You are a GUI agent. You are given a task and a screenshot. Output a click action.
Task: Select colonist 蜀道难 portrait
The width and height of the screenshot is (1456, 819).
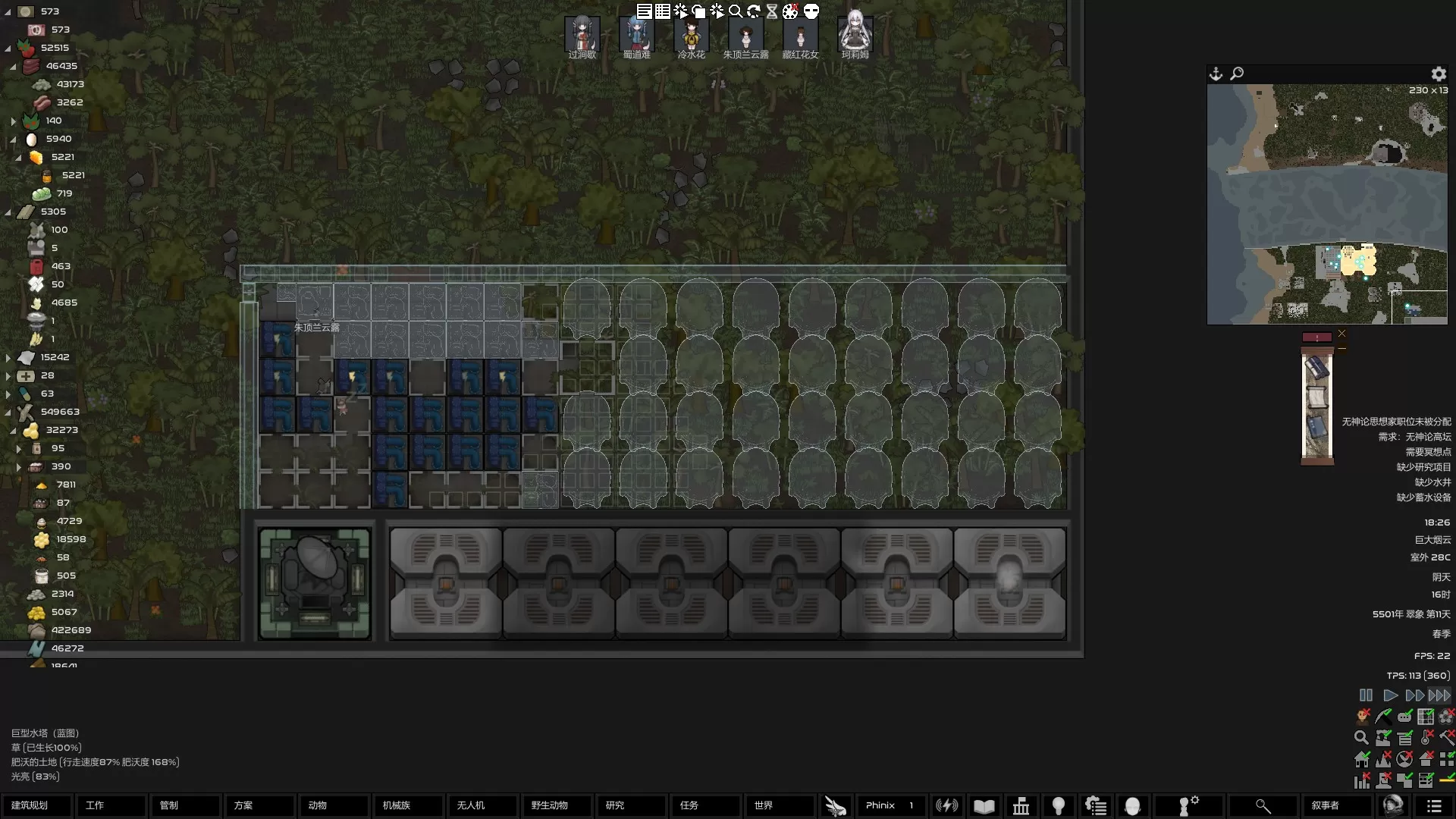(636, 36)
